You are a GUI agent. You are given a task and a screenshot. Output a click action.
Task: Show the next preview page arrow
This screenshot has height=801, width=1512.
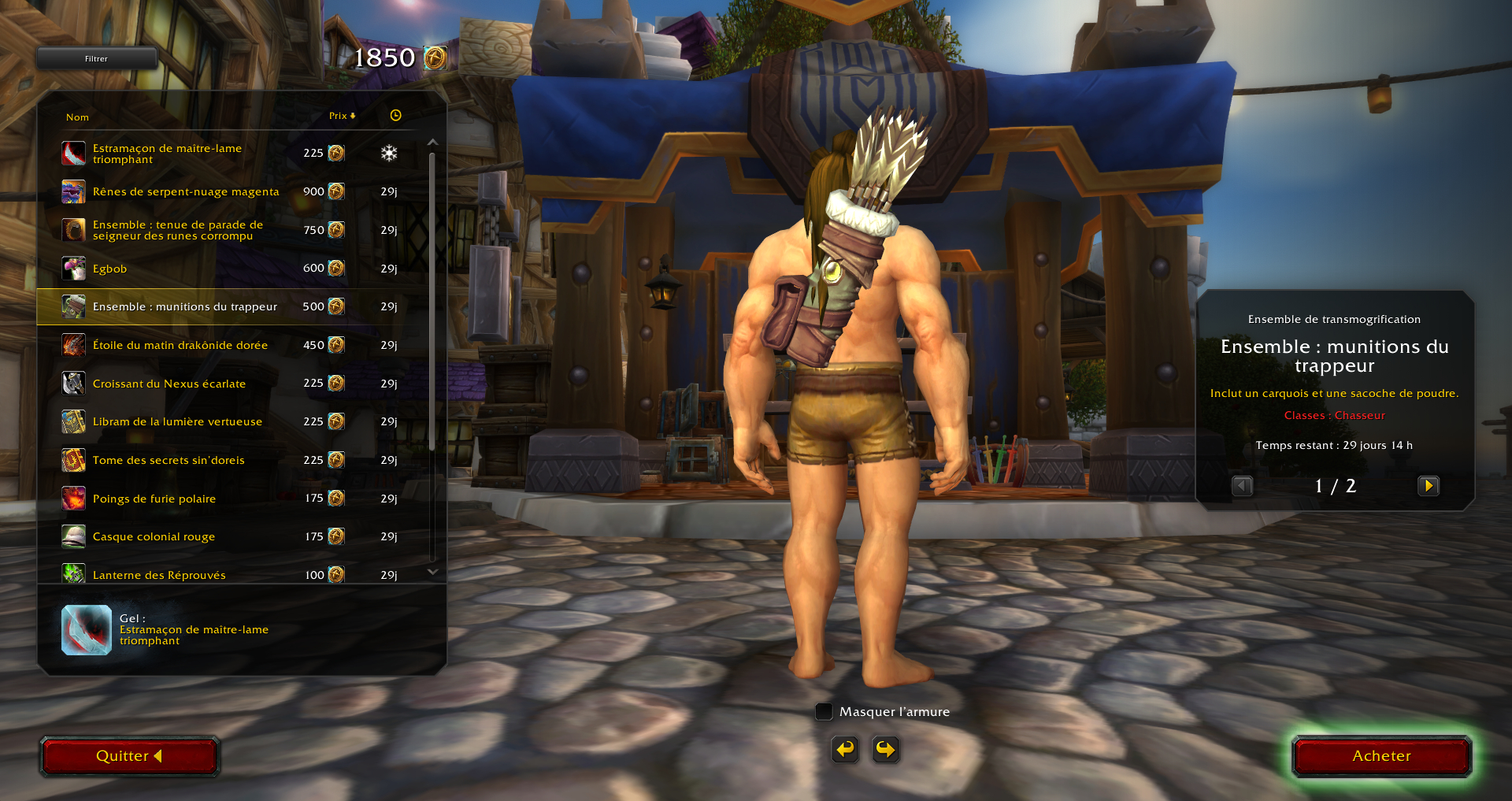pyautogui.click(x=1428, y=486)
